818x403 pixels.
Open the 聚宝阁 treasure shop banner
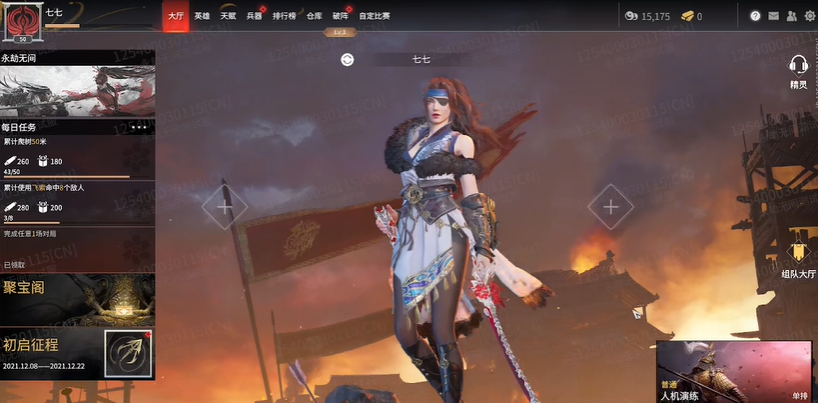(77, 298)
